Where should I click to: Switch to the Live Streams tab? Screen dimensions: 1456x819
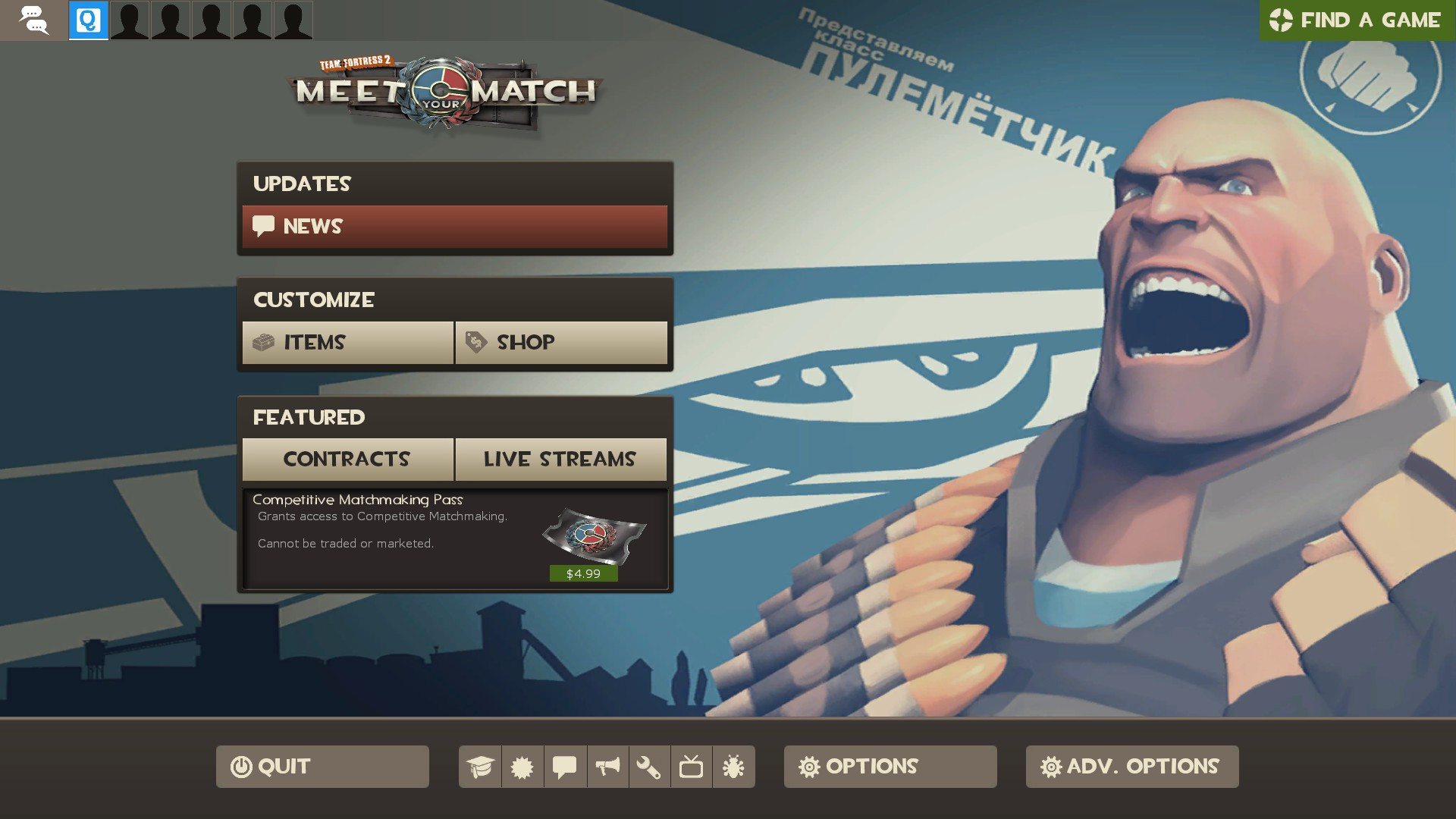coord(561,459)
